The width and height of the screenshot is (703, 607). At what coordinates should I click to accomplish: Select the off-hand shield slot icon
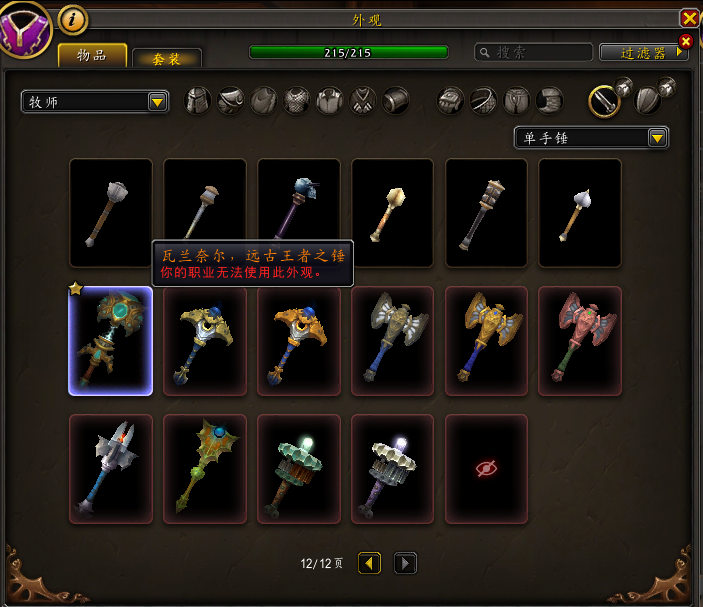coord(648,100)
